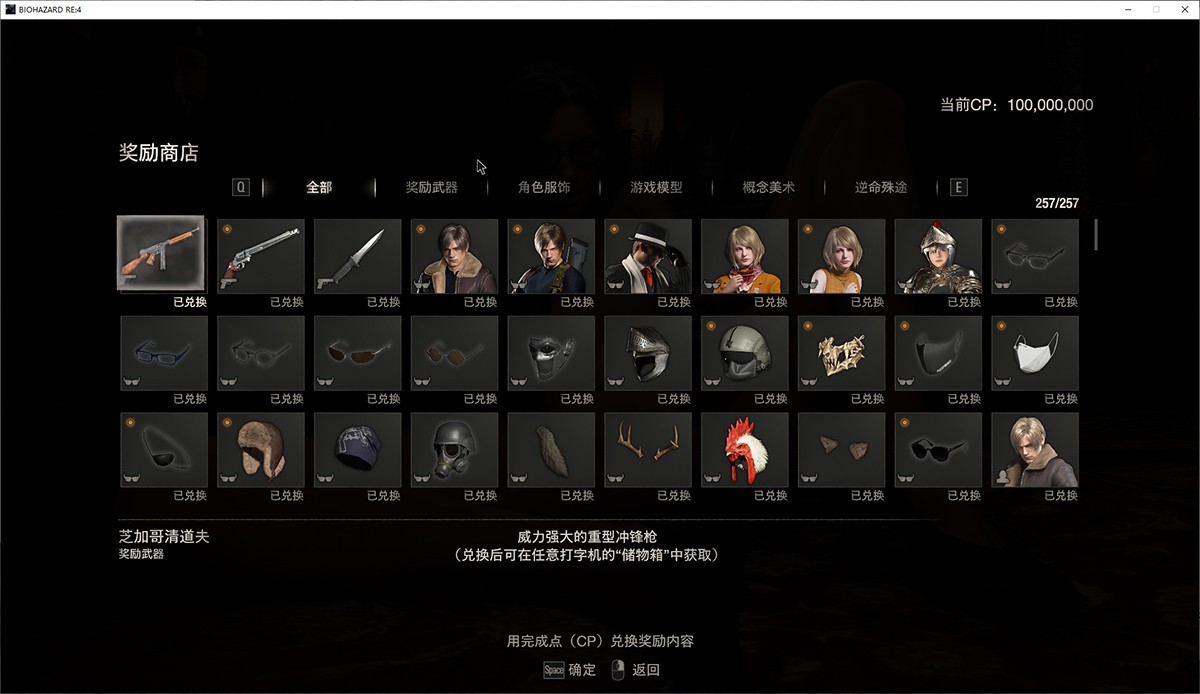Open the 奖励武器 category tab
Viewport: 1200px width, 694px height.
click(431, 187)
